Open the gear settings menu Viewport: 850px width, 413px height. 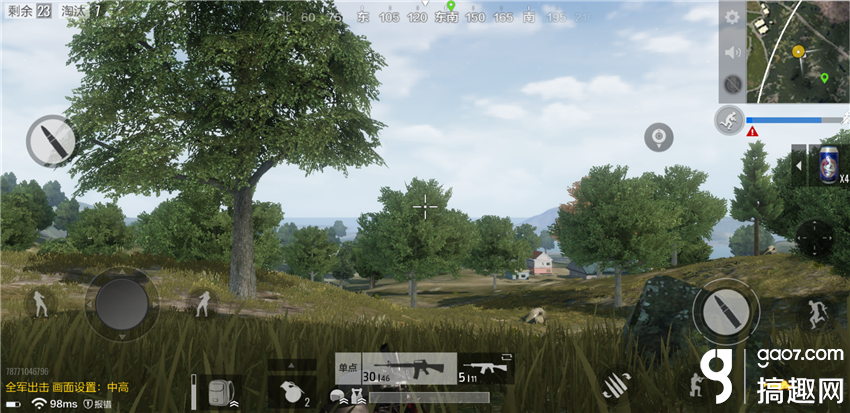point(732,18)
